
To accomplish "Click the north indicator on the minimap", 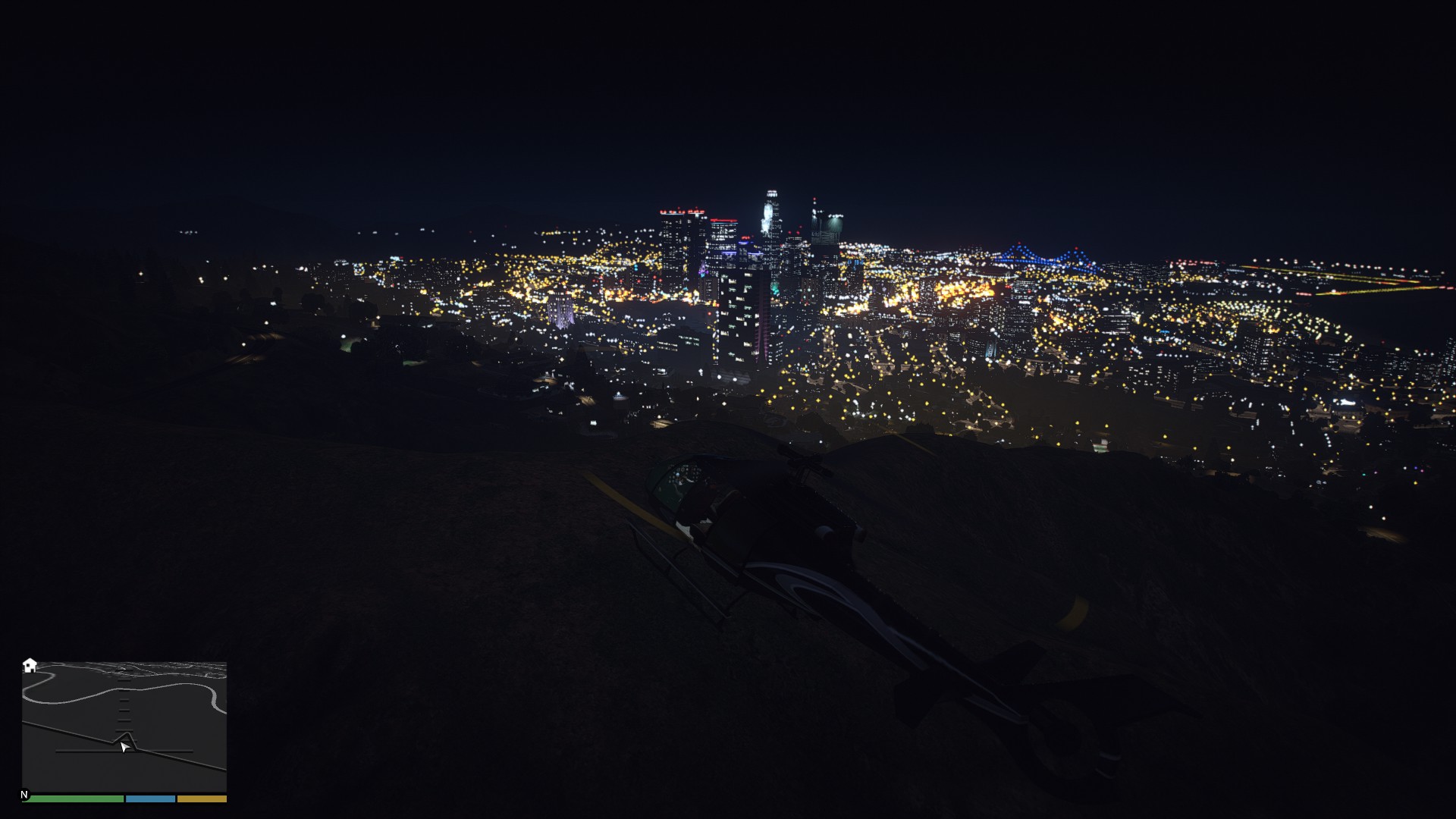I will point(24,795).
